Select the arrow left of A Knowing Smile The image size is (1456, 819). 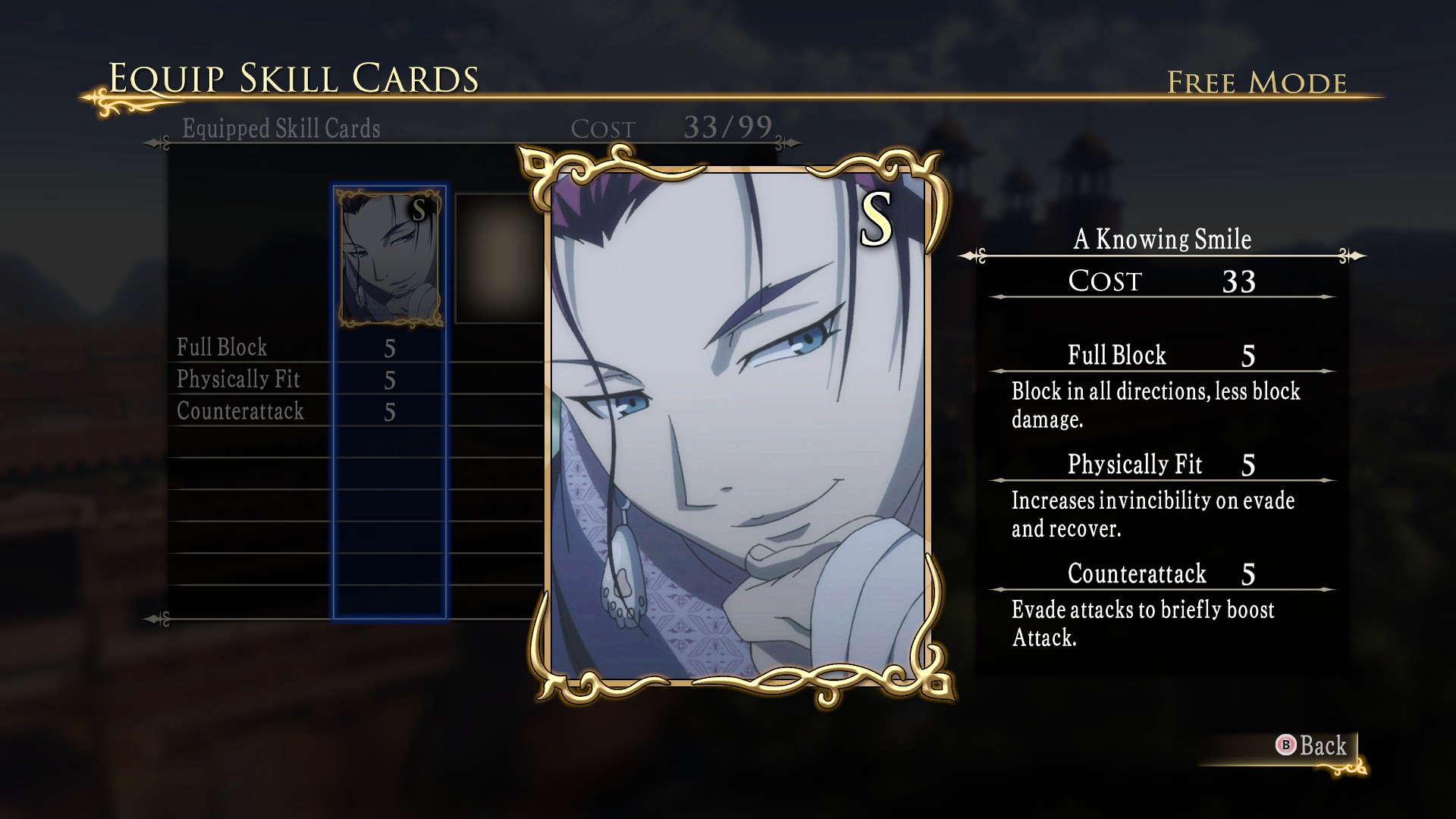(x=973, y=256)
